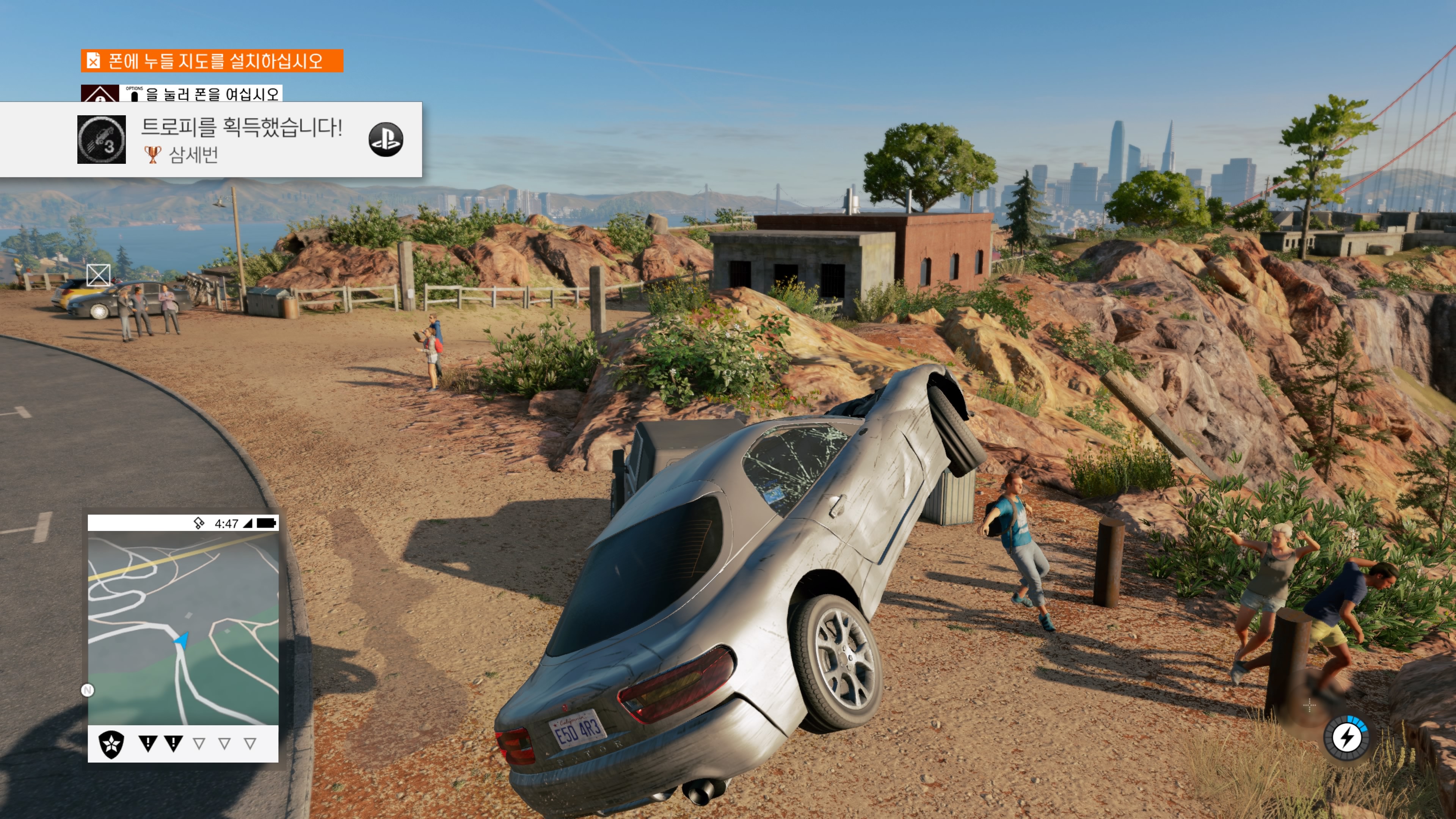This screenshot has width=1456, height=819.
Task: Activate the lightning bolt hack icon
Action: pos(1347,737)
